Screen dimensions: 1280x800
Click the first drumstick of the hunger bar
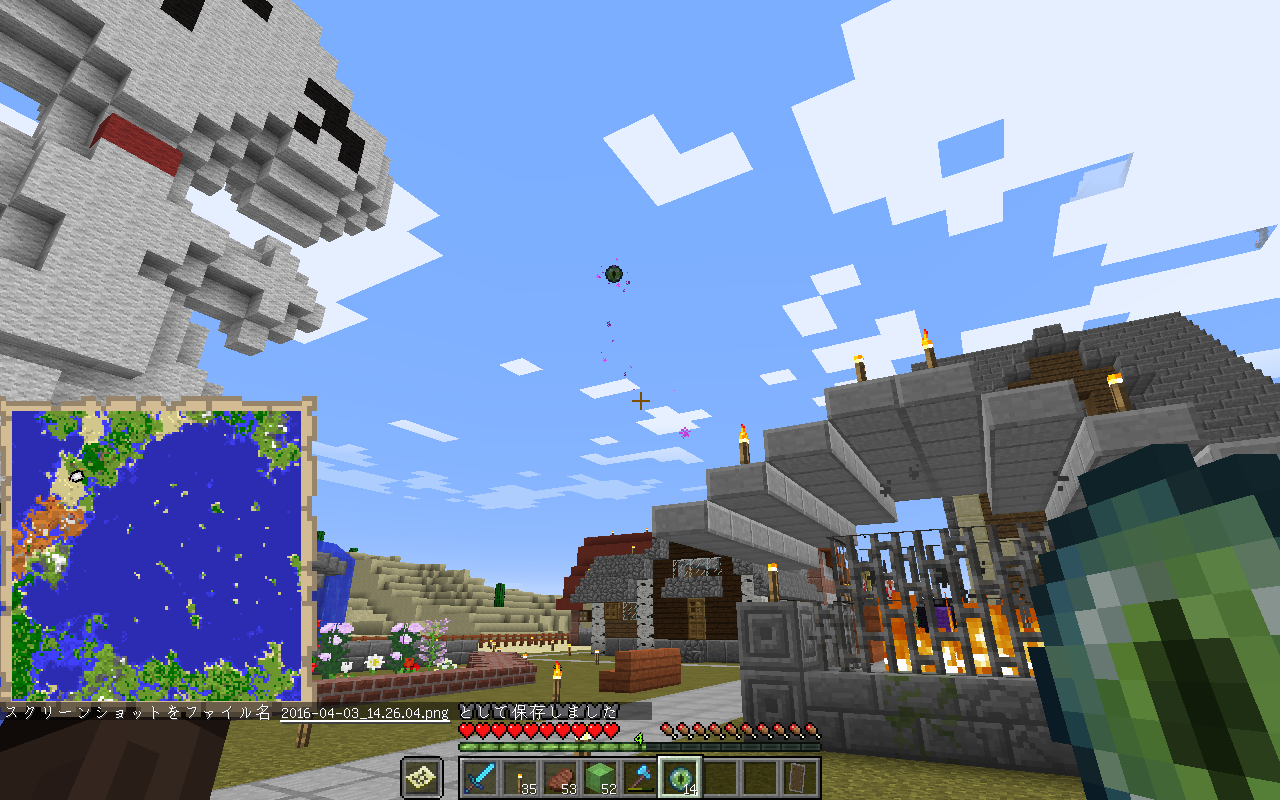tap(667, 729)
